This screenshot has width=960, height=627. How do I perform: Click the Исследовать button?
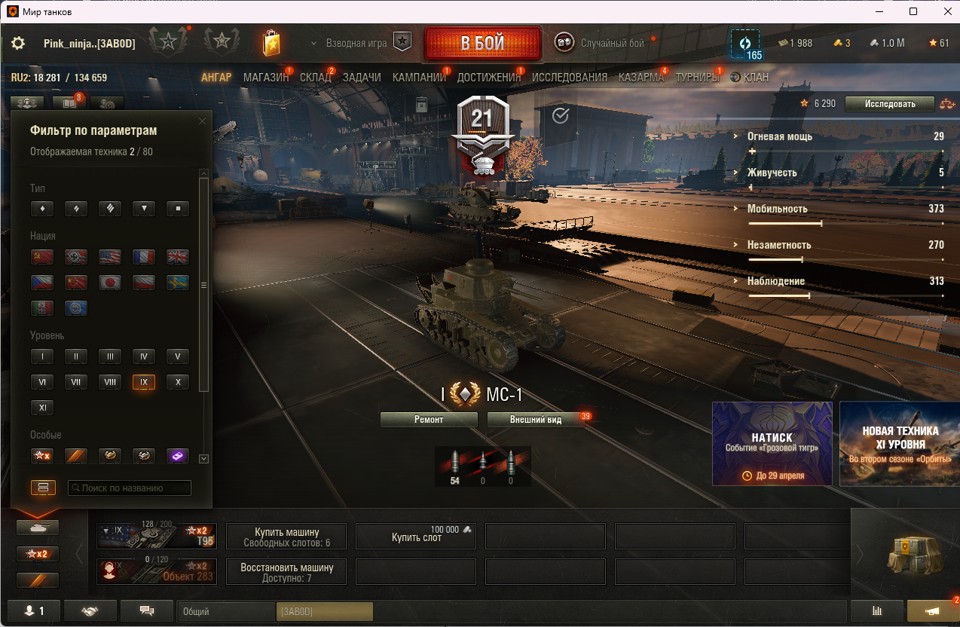tap(889, 103)
